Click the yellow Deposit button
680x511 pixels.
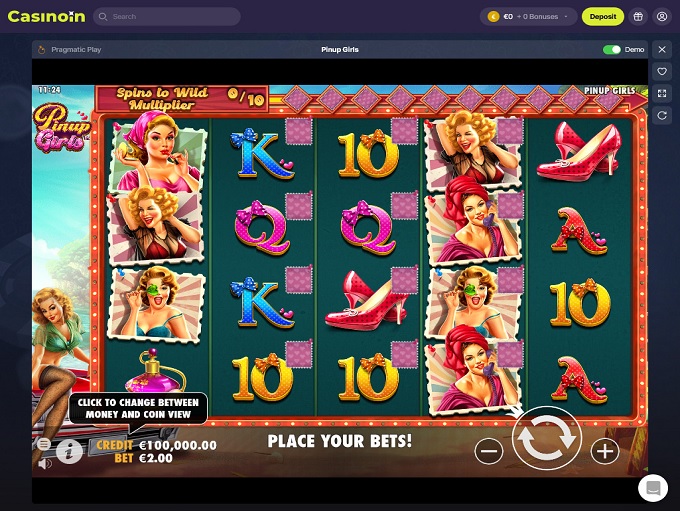point(603,17)
